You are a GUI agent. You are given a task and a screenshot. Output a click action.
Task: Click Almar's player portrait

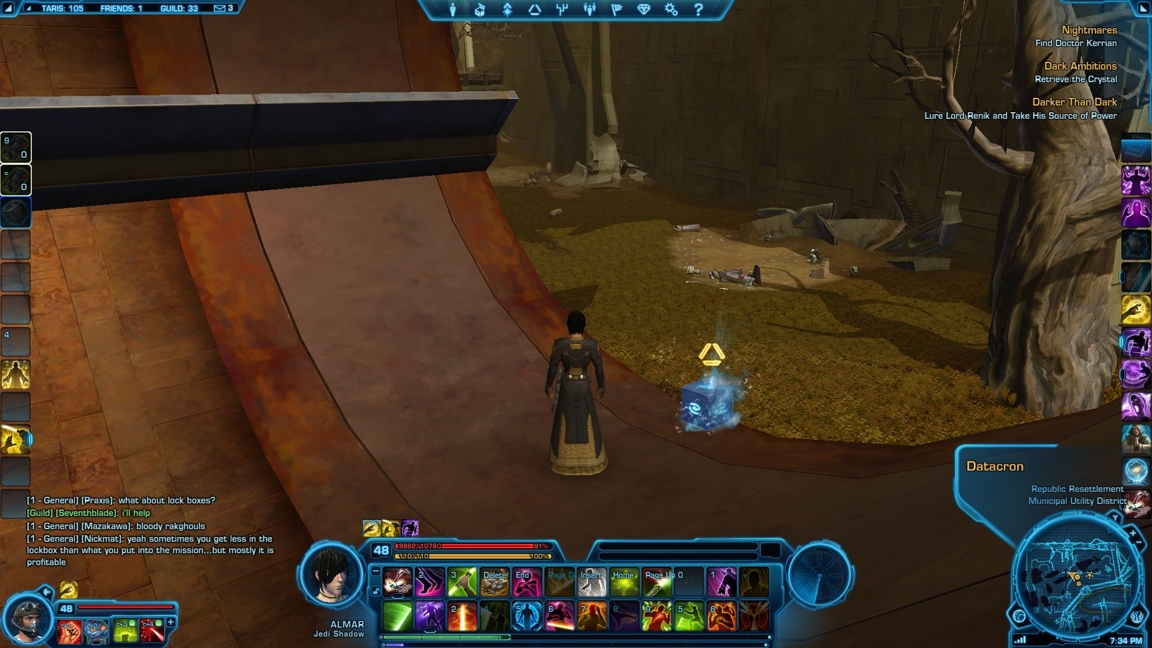click(x=330, y=573)
